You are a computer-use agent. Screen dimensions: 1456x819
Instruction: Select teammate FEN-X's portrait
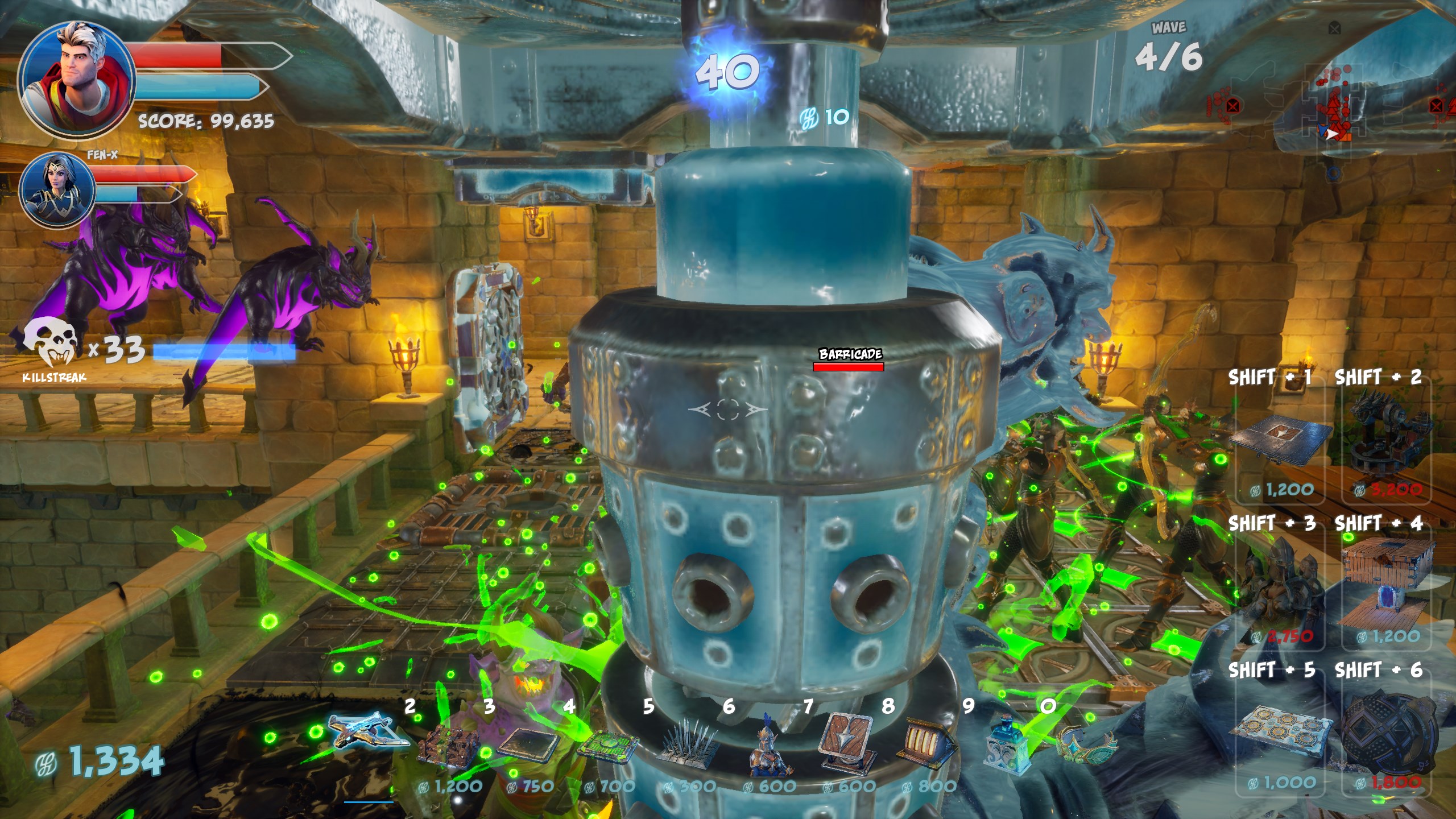pos(57,191)
